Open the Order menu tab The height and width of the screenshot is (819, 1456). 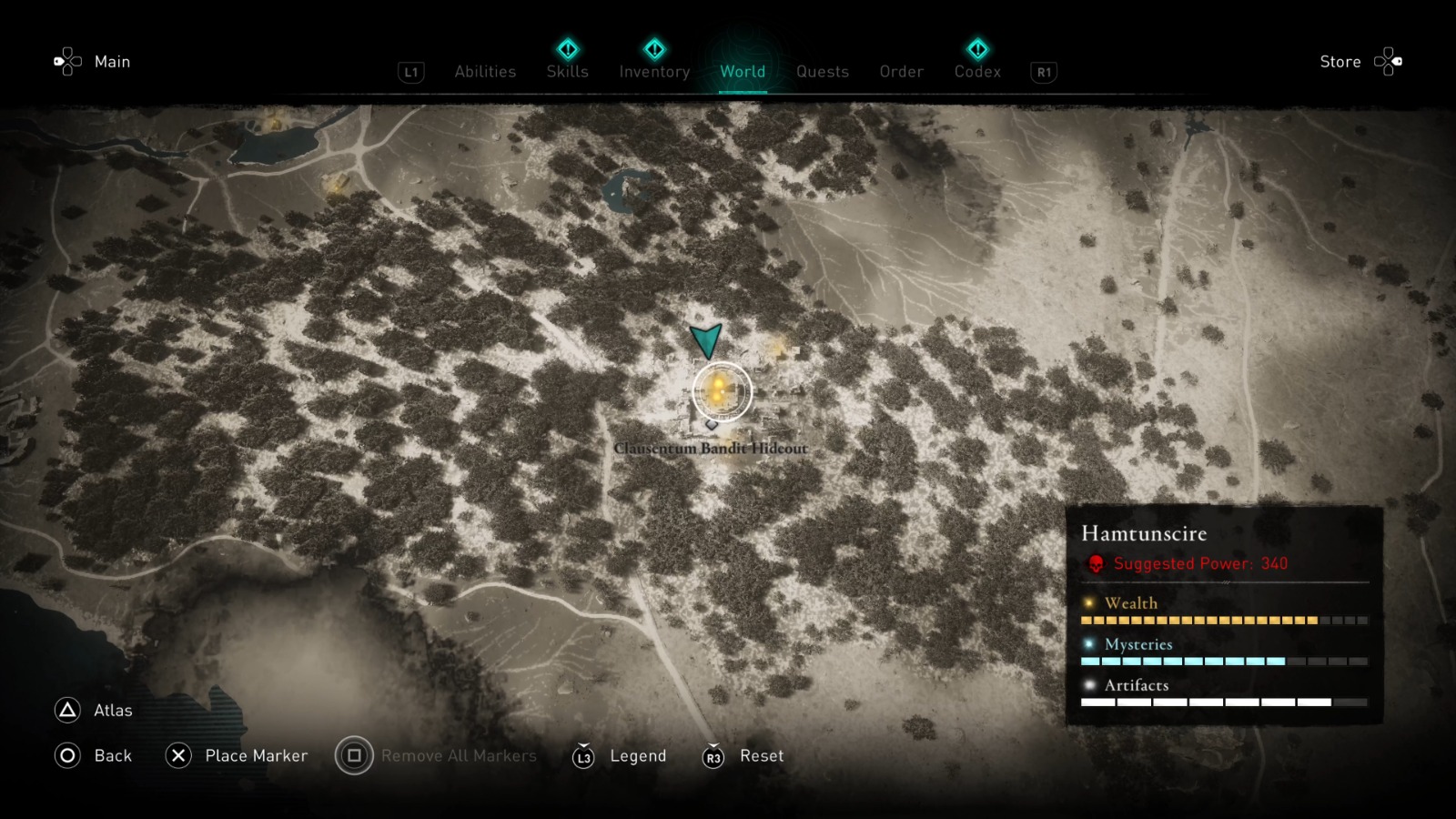(900, 72)
